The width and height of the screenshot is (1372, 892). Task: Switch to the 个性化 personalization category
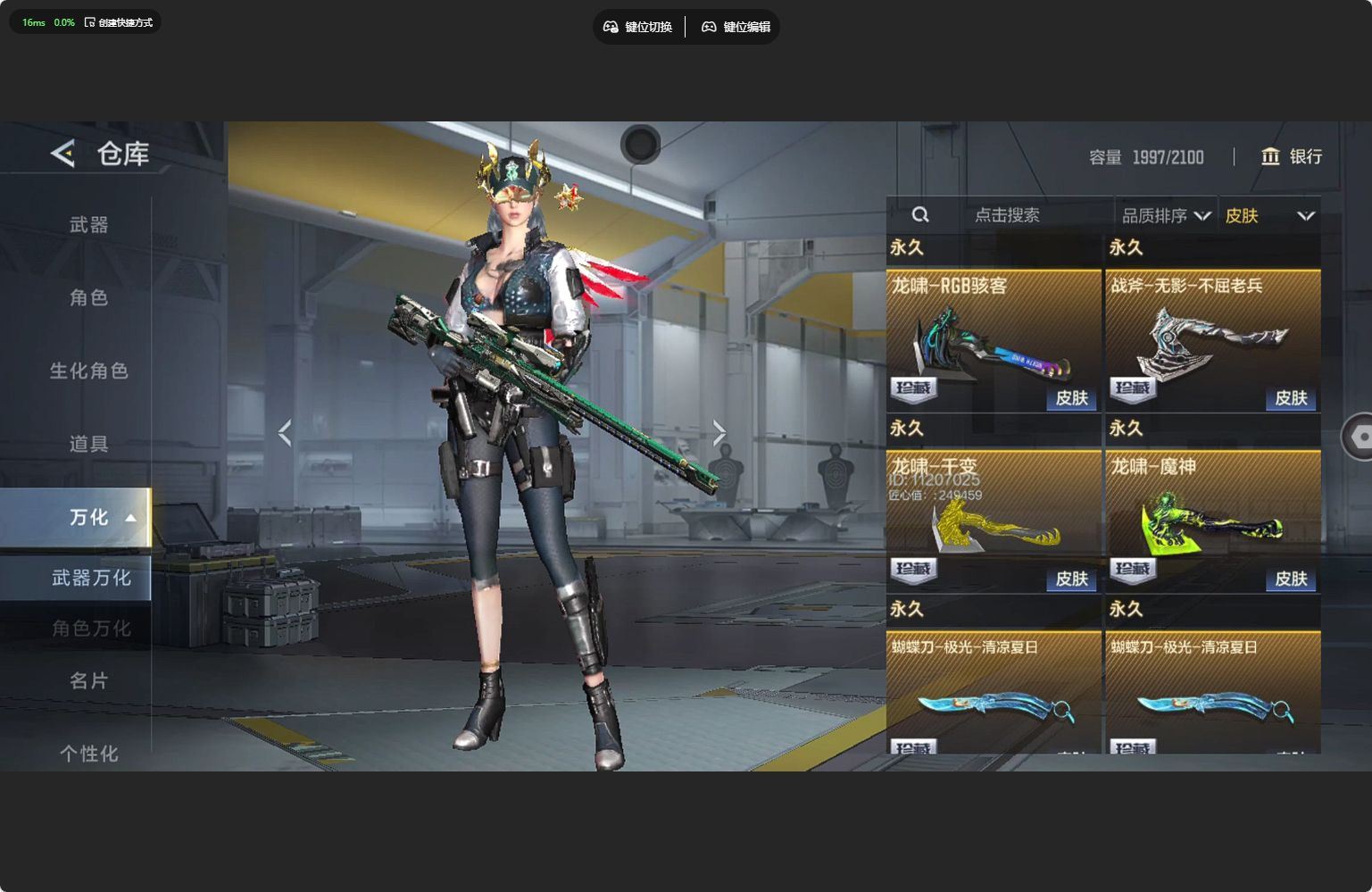(88, 754)
